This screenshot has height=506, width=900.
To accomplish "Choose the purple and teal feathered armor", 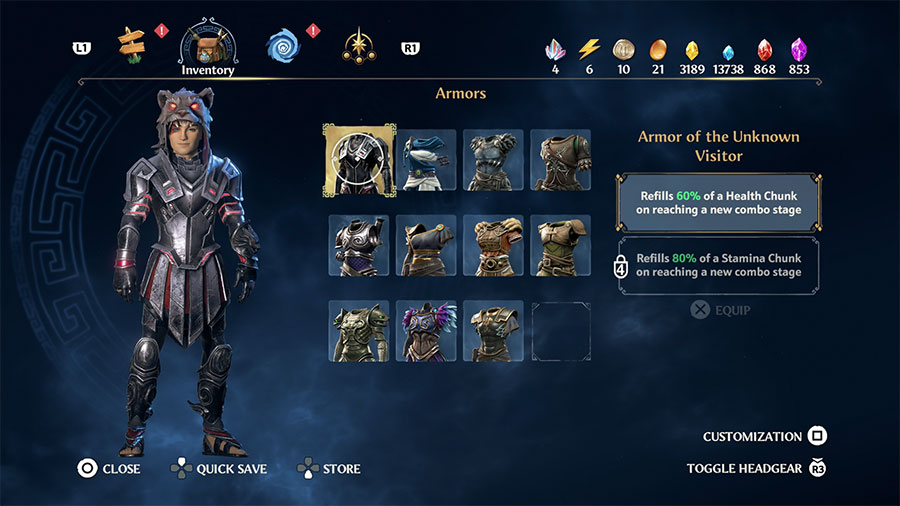I will click(426, 331).
